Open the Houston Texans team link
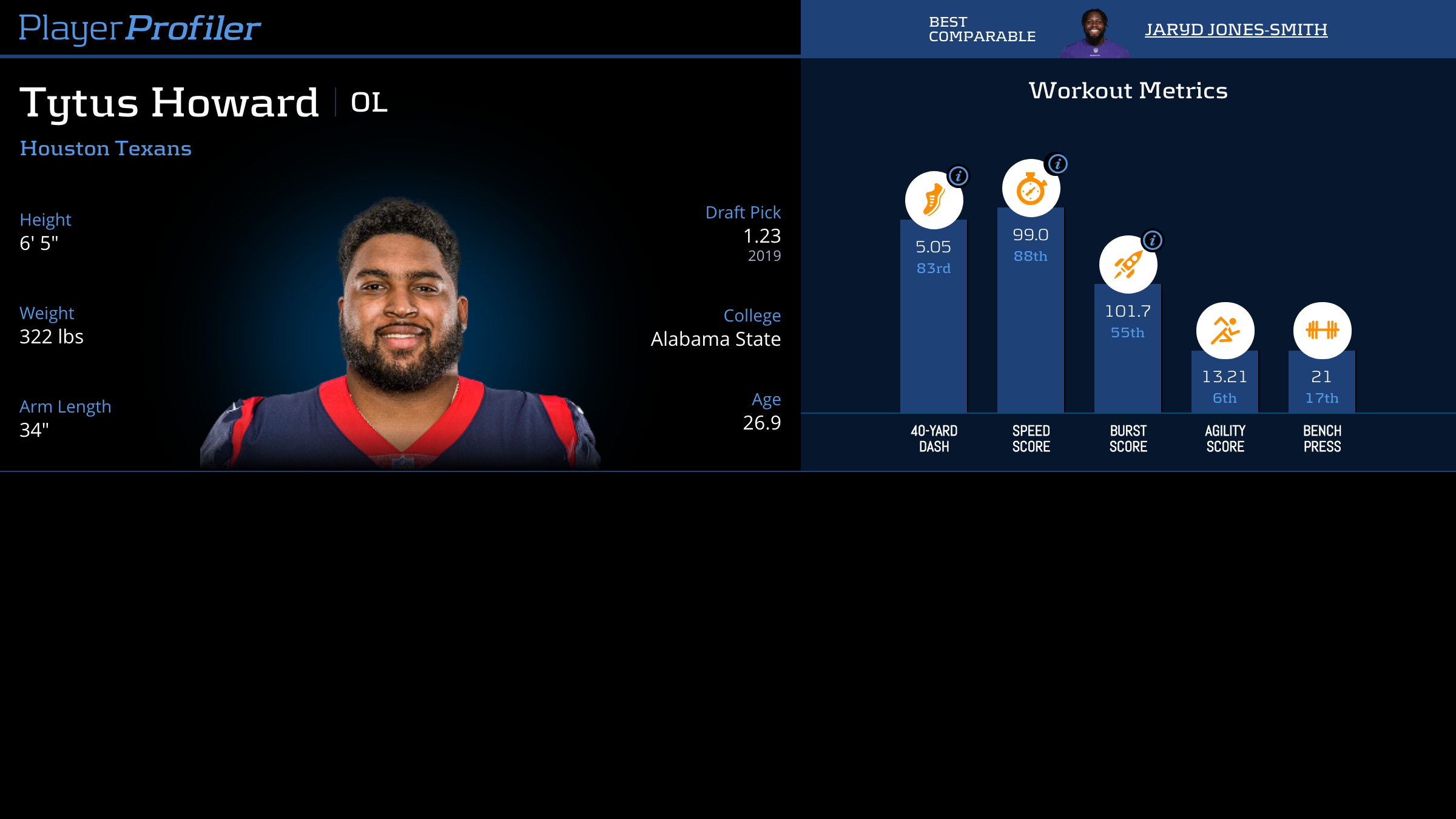Screen dimensions: 1456x819 pos(106,149)
